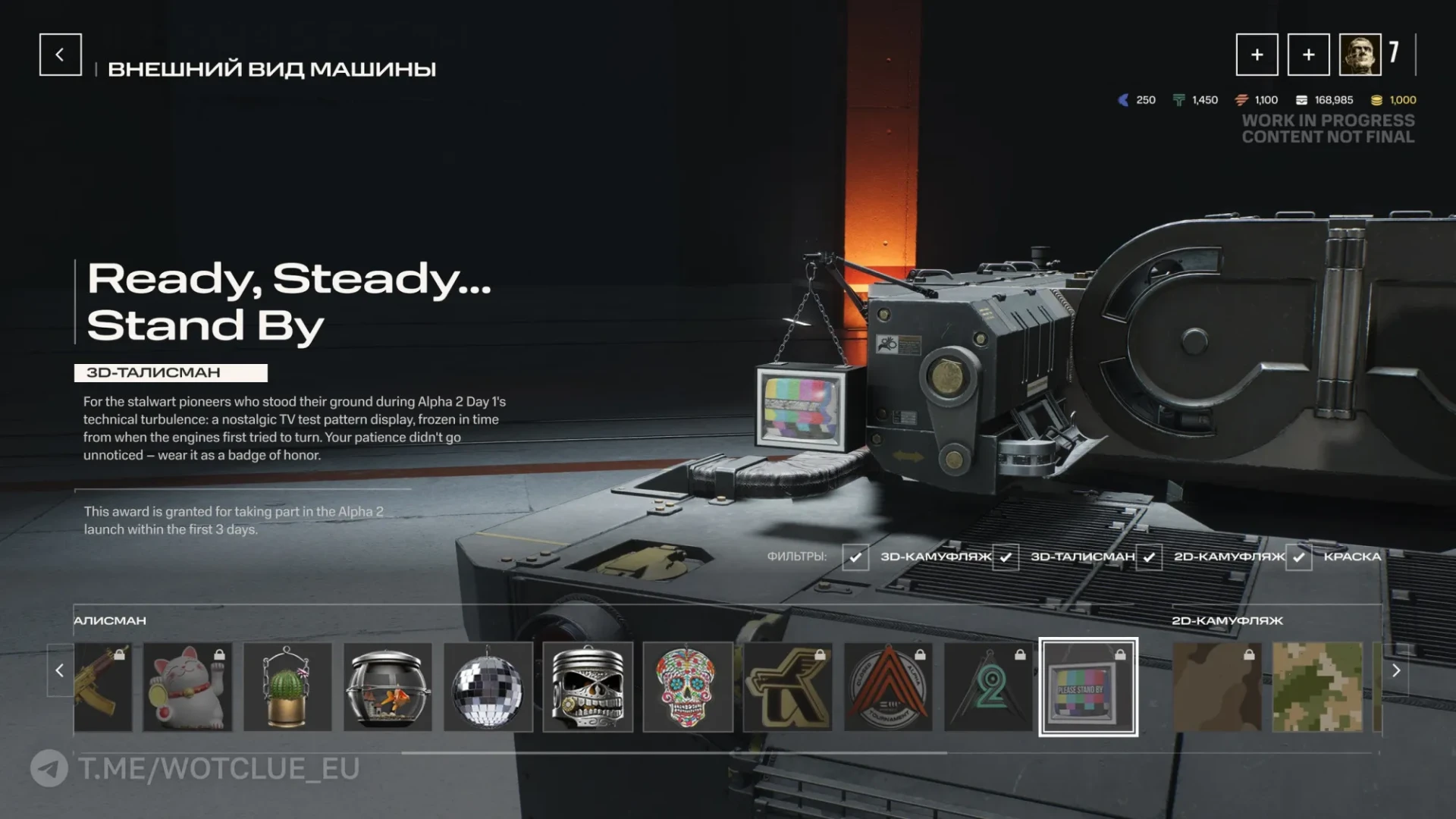Toggle the 3D-КАМУФЛЯЖ filter checkbox
Screen dimensions: 1456x819
855,557
